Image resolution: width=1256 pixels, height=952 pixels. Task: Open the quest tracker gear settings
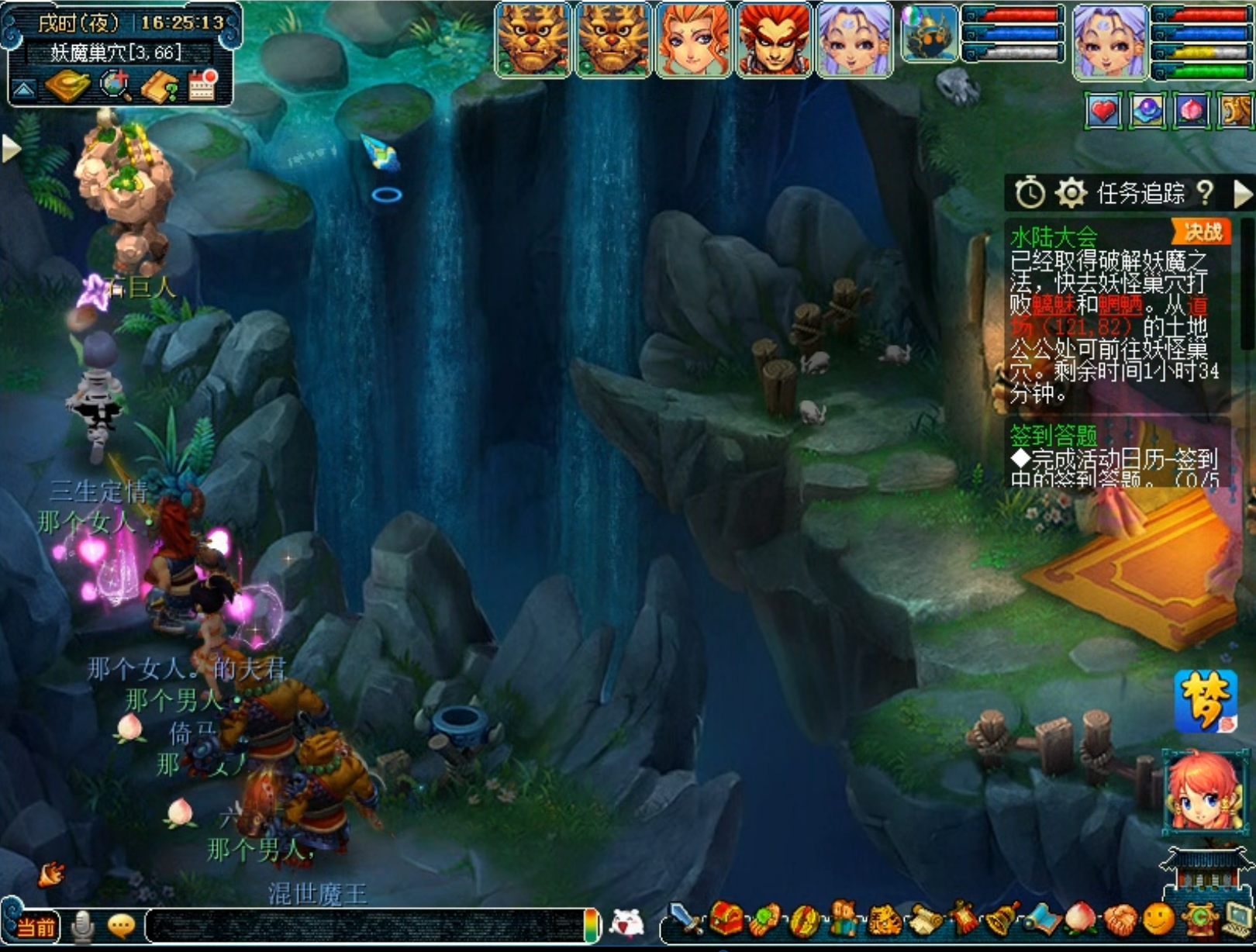pos(1071,193)
